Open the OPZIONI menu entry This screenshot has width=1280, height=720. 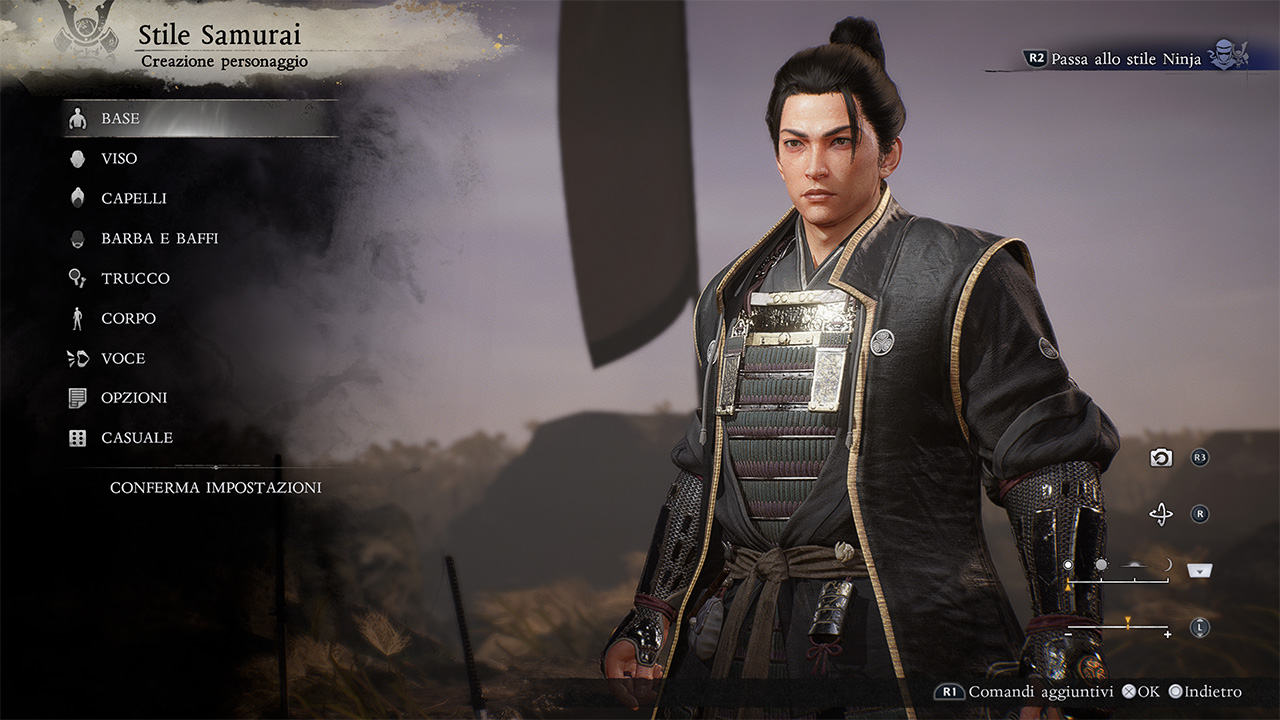[134, 398]
